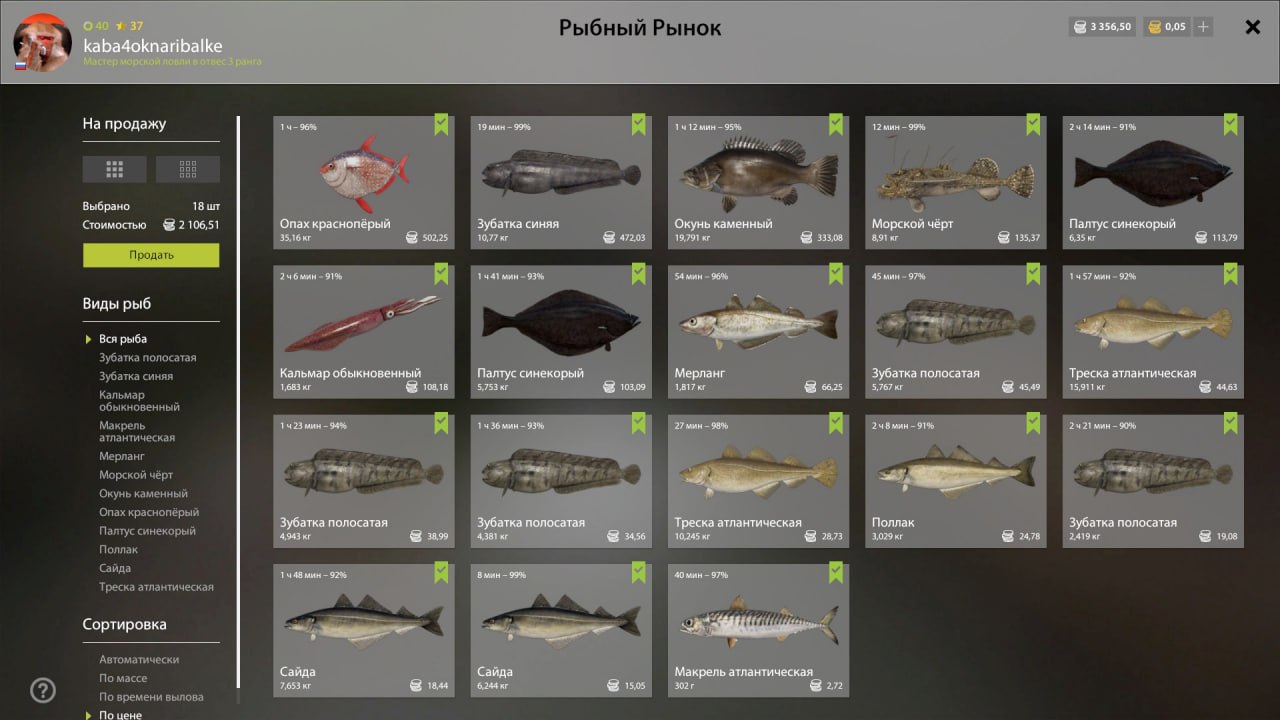The width and height of the screenshot is (1280, 720).
Task: Sort by catch time (По времени вылова)
Action: point(151,697)
